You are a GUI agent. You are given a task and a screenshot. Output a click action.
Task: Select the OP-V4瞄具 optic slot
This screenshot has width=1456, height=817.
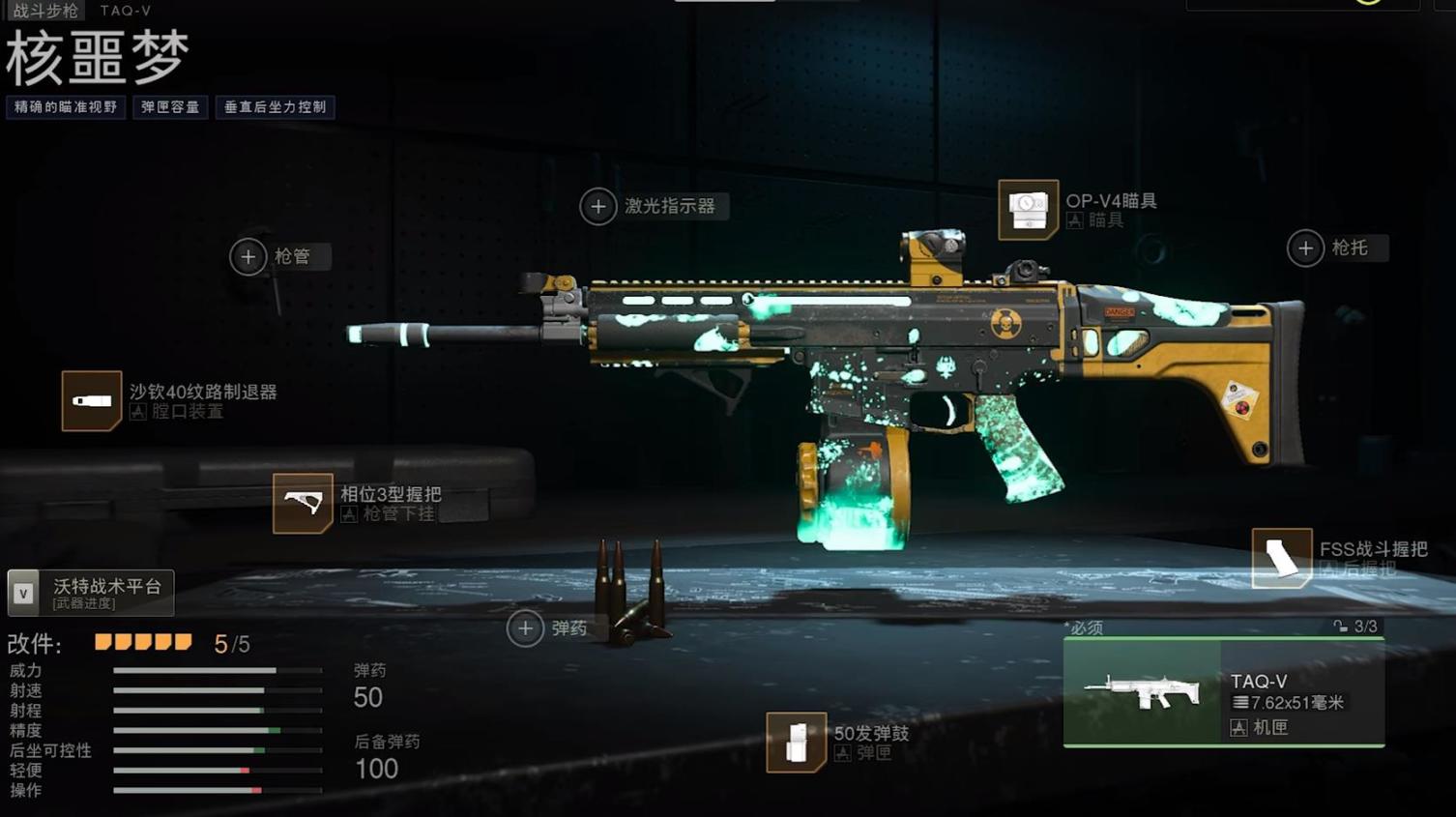click(1028, 209)
